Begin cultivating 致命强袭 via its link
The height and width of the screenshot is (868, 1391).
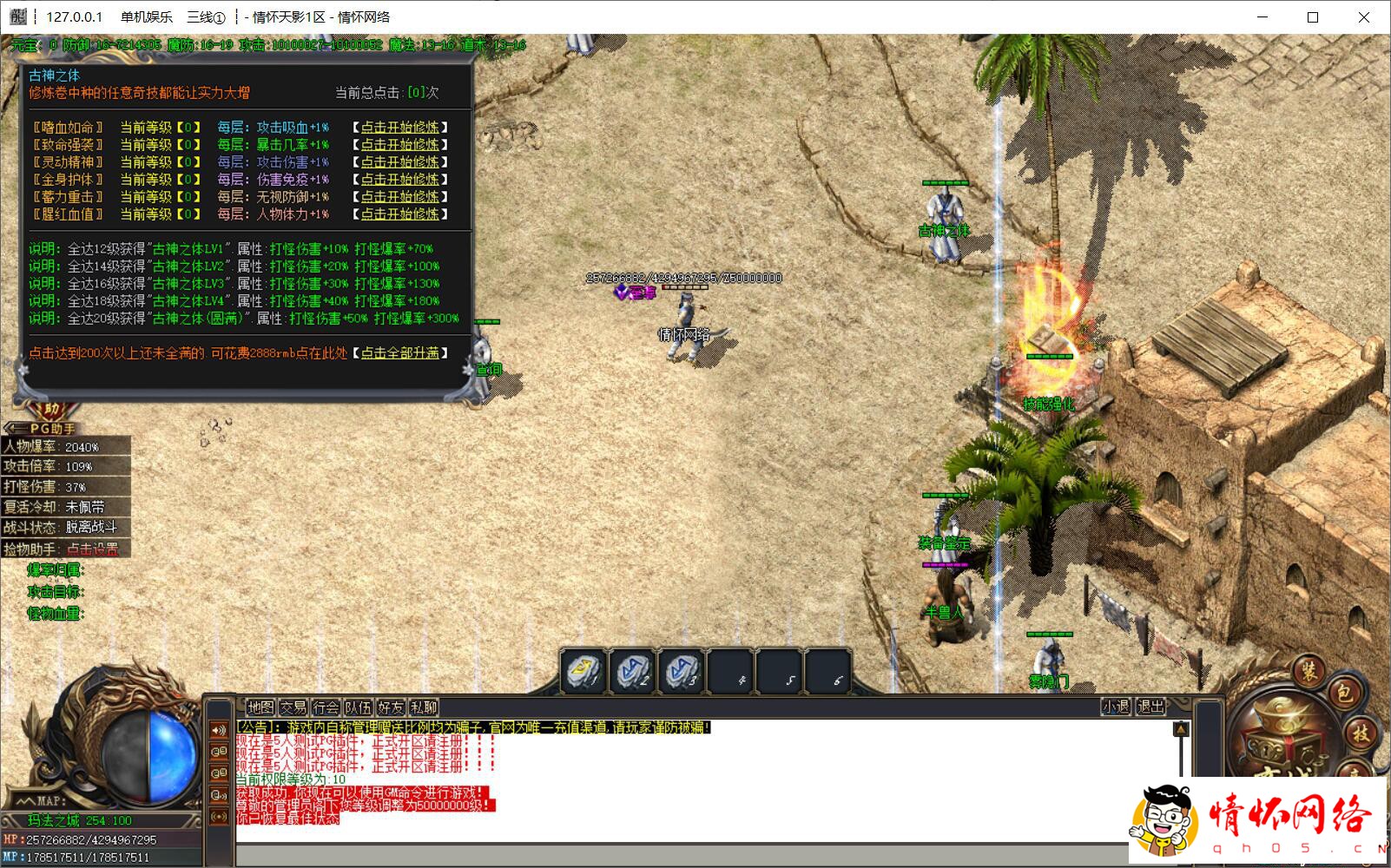tap(400, 145)
